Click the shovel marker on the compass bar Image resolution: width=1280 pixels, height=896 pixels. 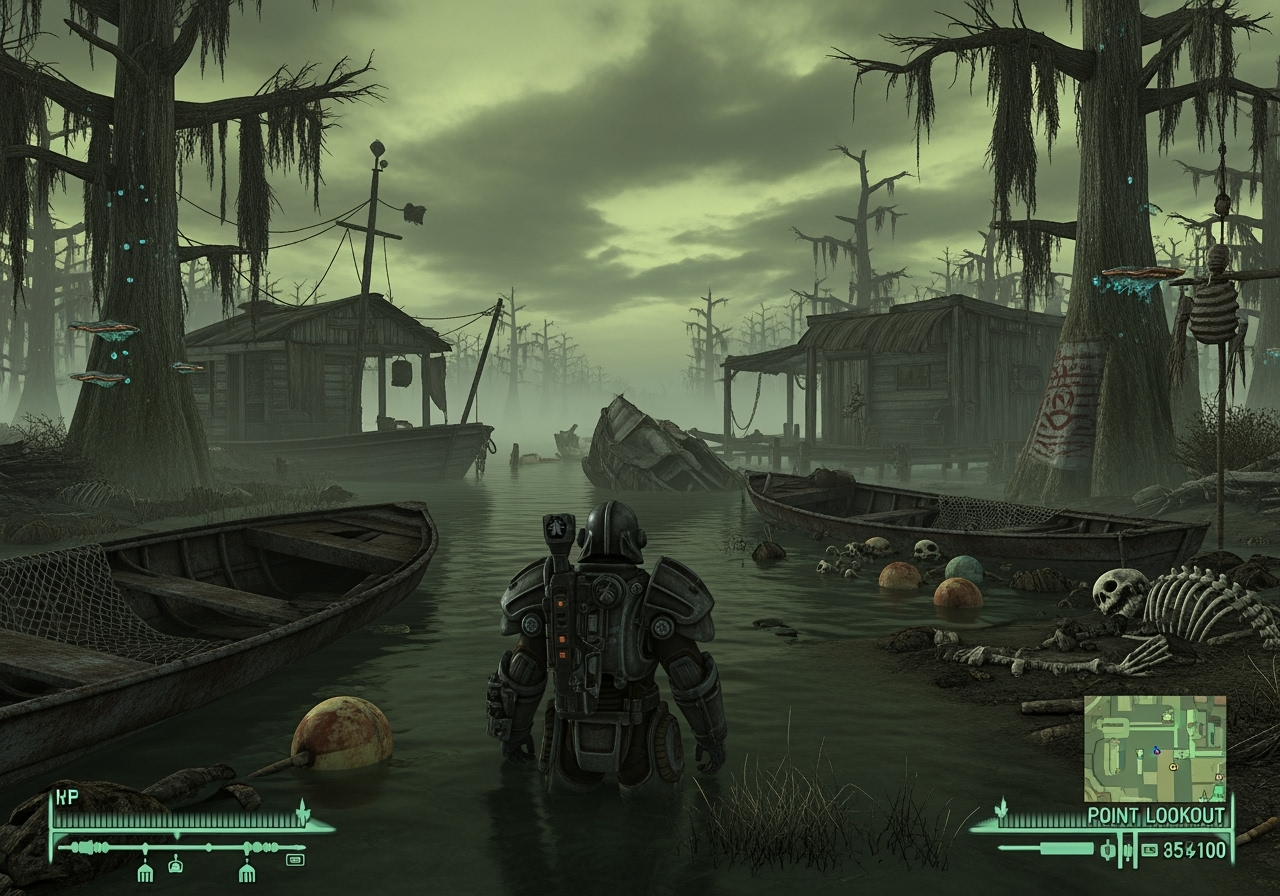(176, 866)
